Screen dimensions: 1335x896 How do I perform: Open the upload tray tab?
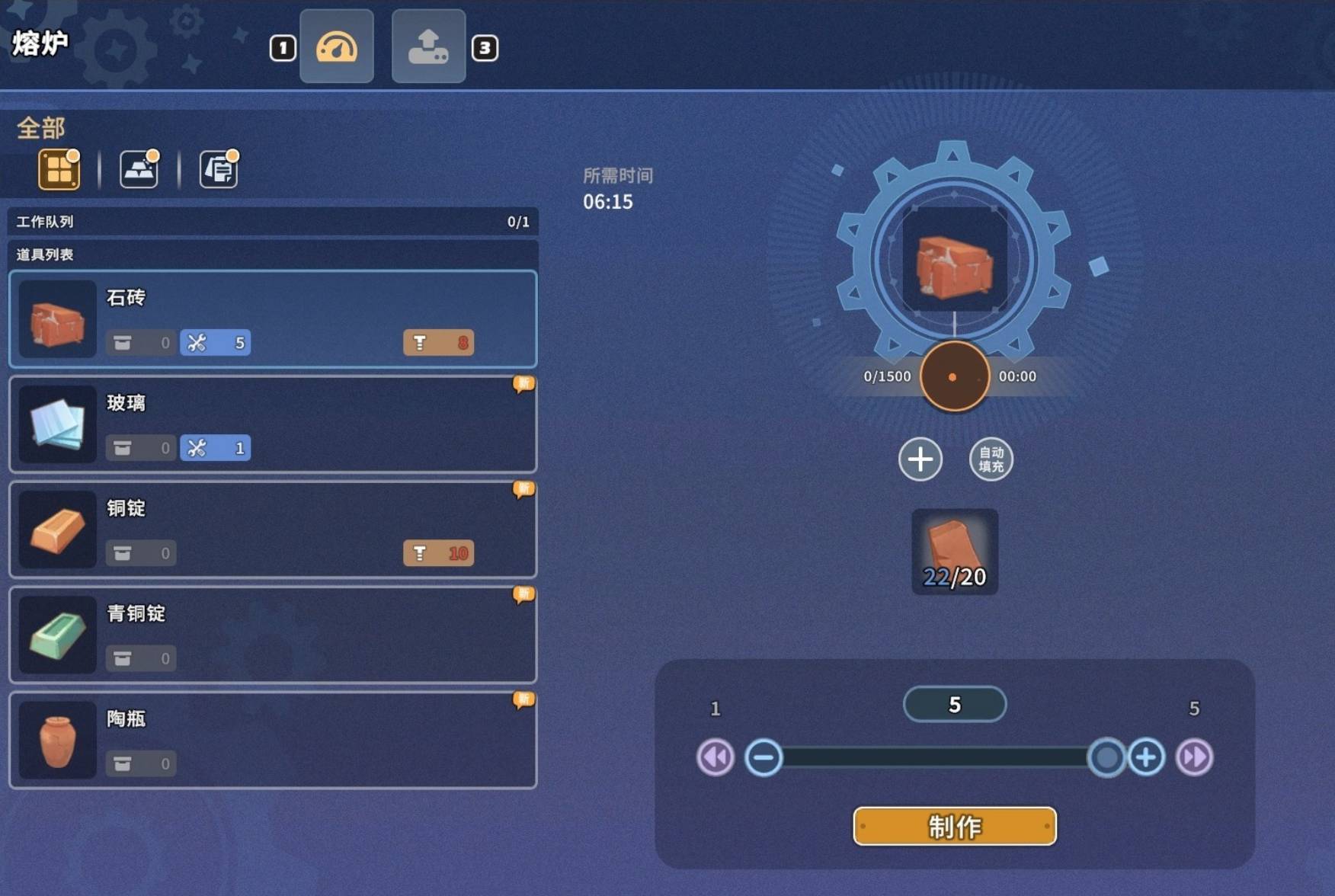tap(428, 46)
